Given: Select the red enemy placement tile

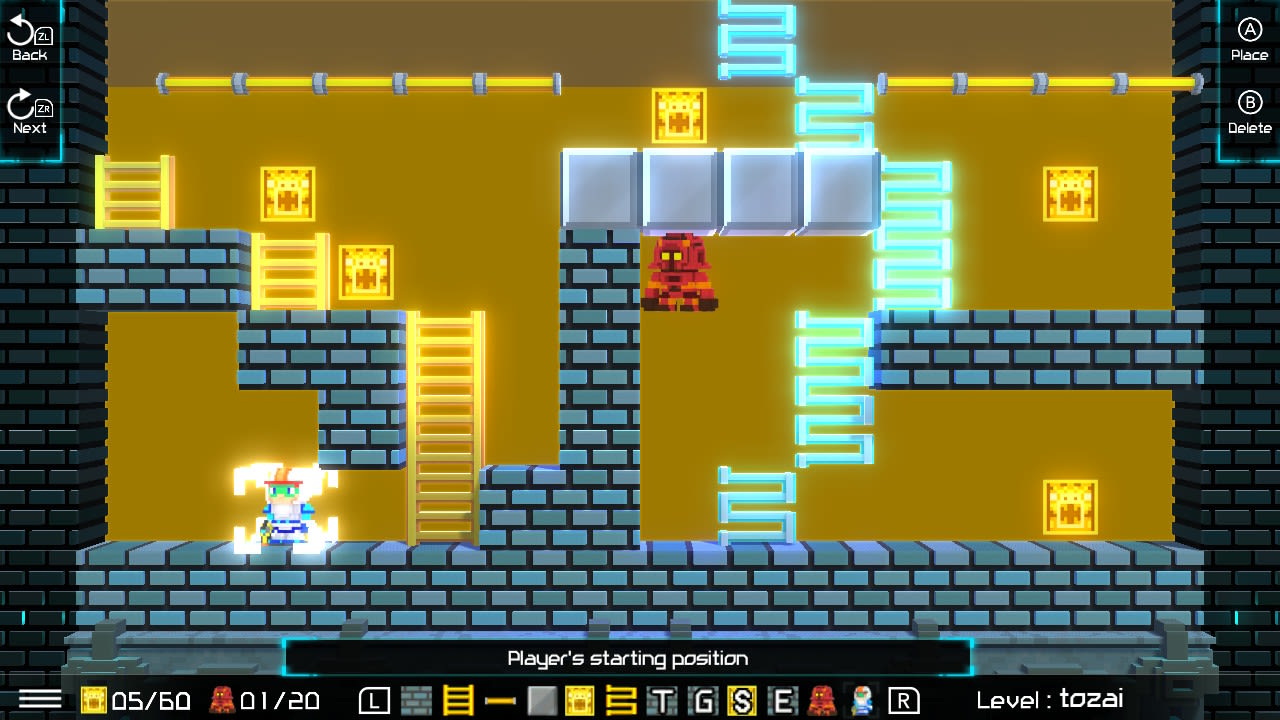Looking at the screenshot, I should (820, 702).
